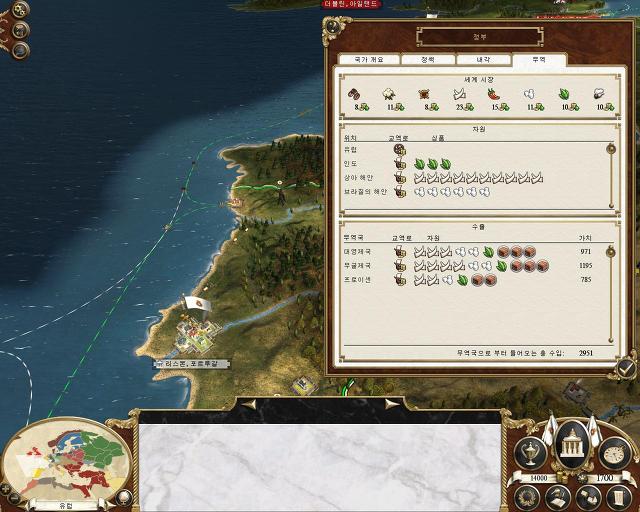640x512 pixels.
Task: Open the 정책 tab
Action: (427, 60)
